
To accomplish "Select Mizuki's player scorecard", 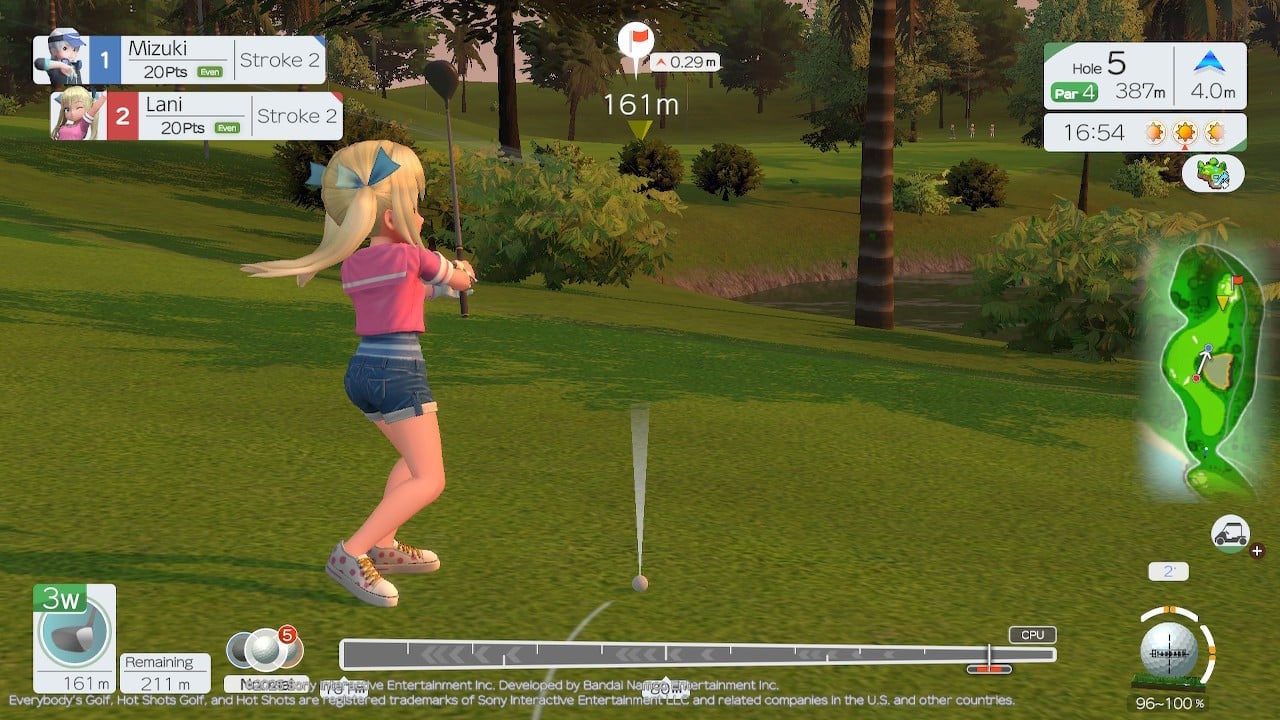I will click(180, 60).
